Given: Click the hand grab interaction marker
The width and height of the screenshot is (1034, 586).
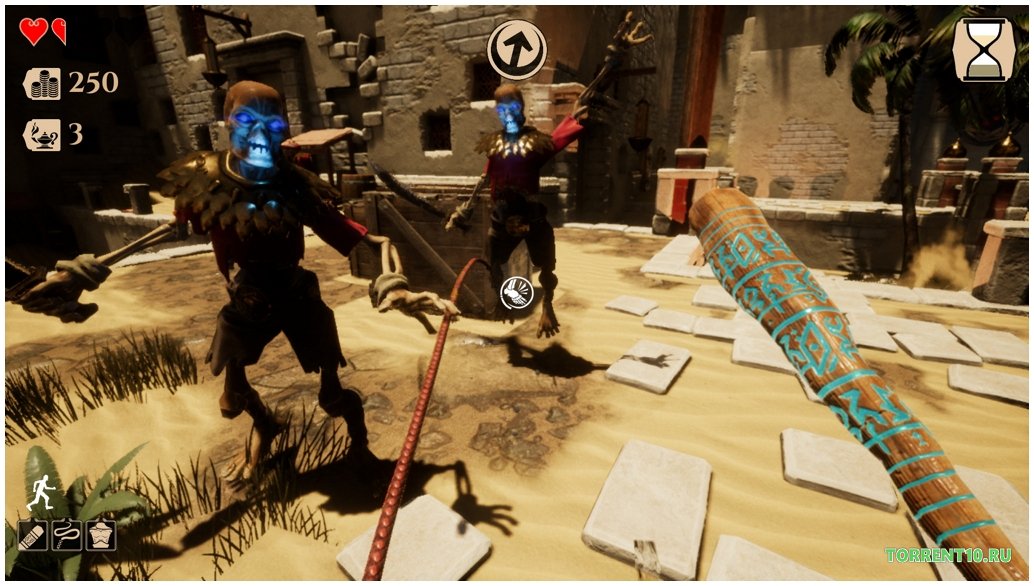Looking at the screenshot, I should 516,293.
